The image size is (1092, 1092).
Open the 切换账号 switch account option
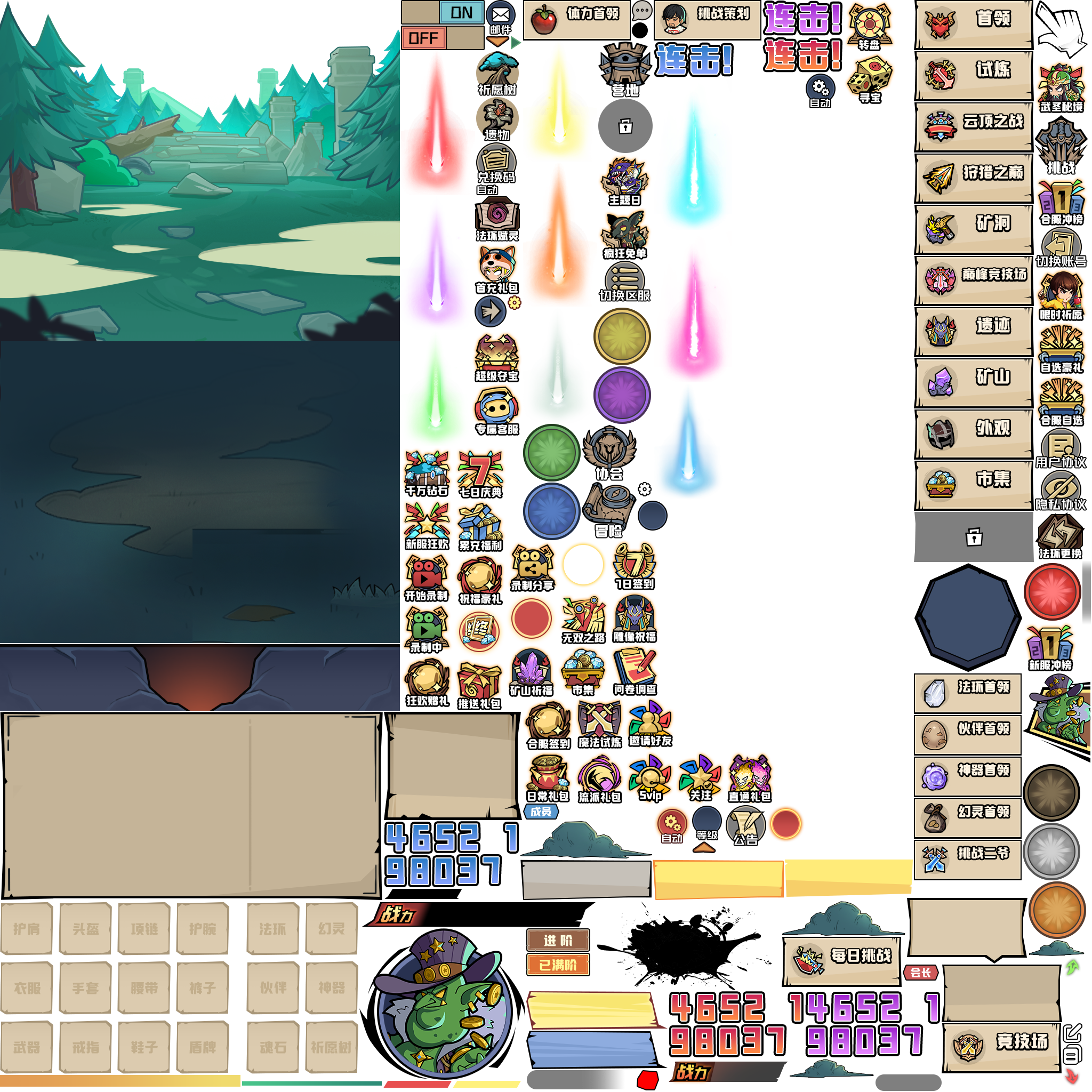[1061, 247]
